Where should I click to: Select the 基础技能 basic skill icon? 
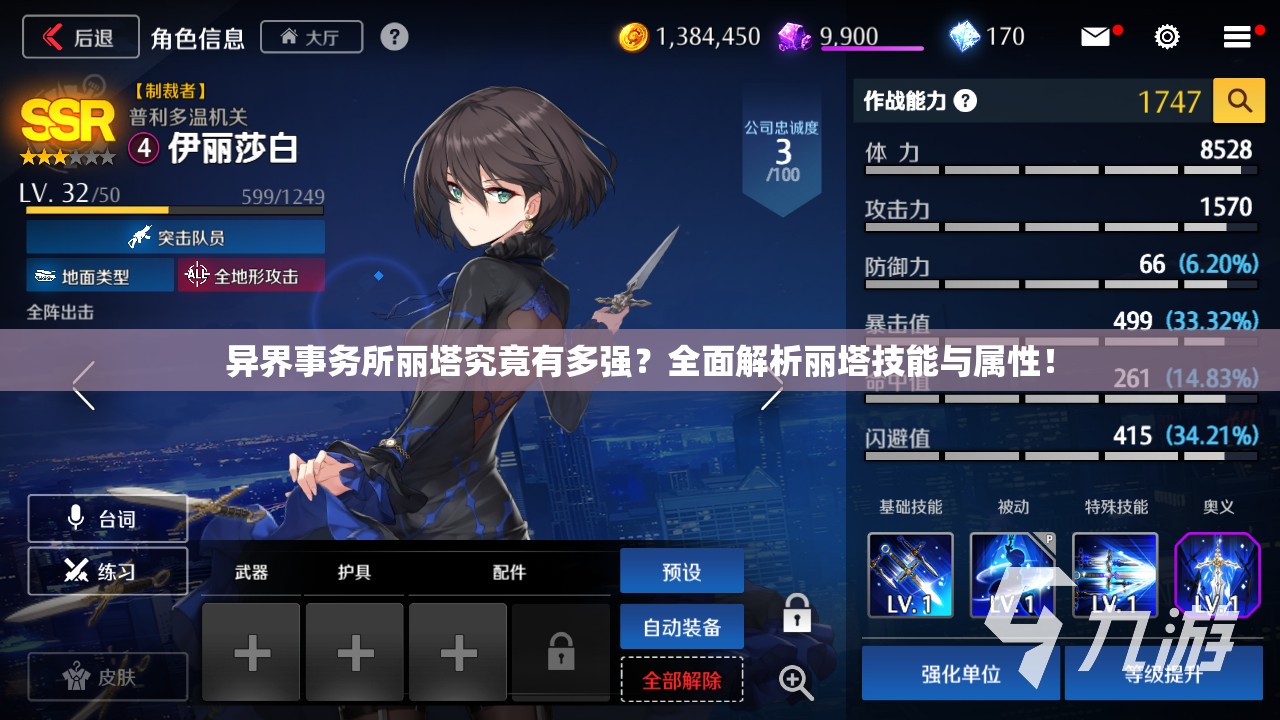coord(910,575)
